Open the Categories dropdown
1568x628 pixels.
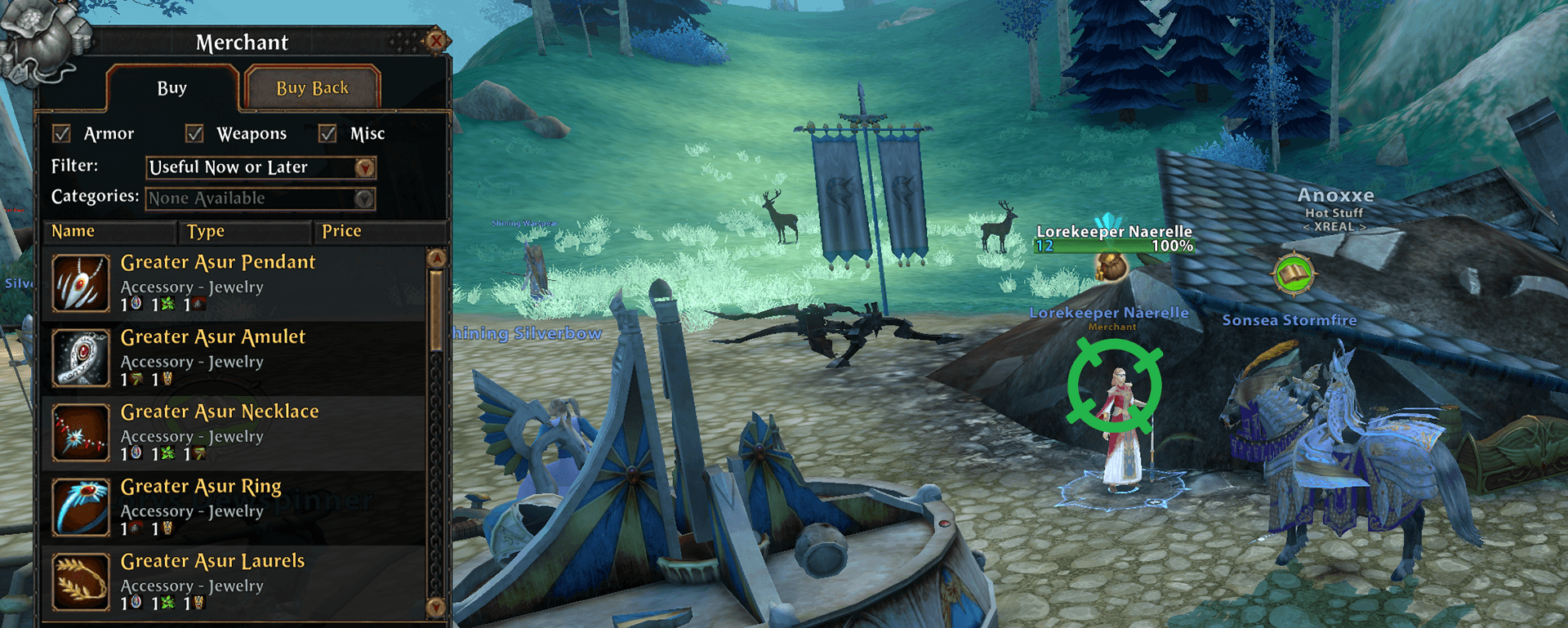click(x=364, y=198)
